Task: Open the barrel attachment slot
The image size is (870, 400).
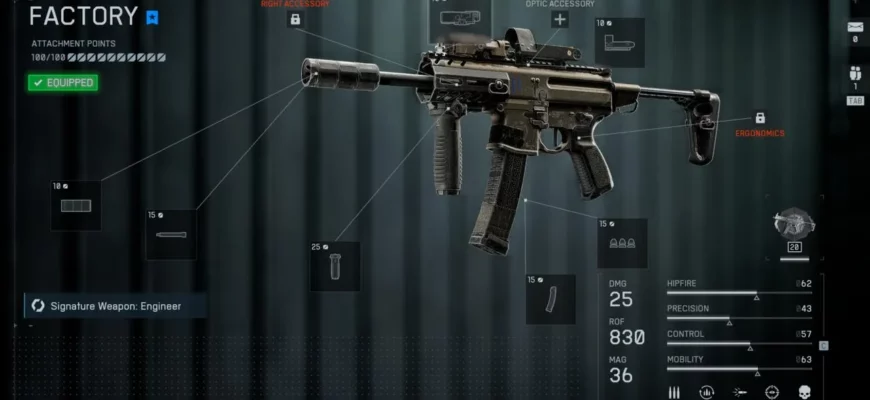Action: pyautogui.click(x=170, y=234)
